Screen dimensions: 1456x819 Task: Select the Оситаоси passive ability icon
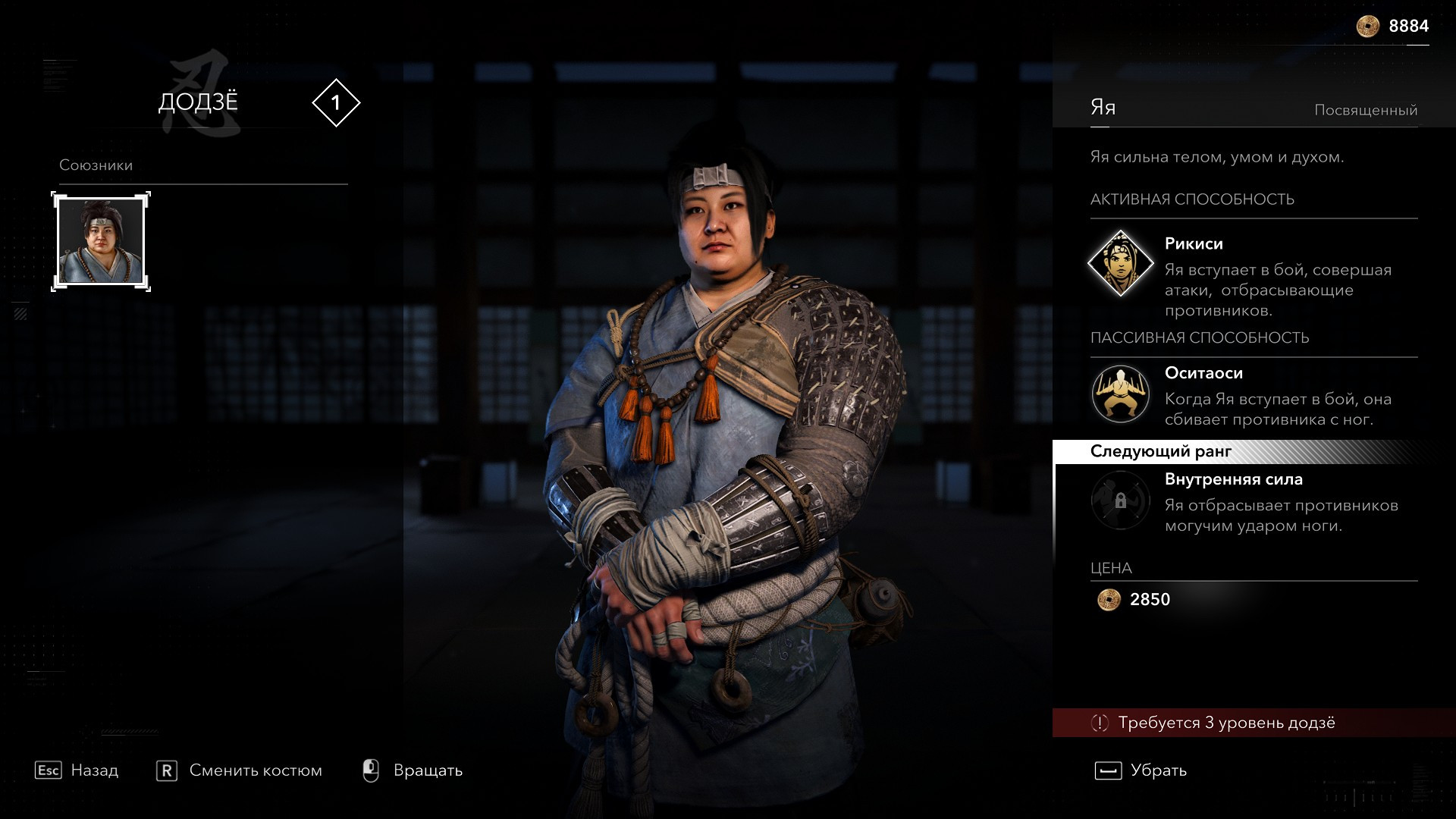coord(1120,394)
